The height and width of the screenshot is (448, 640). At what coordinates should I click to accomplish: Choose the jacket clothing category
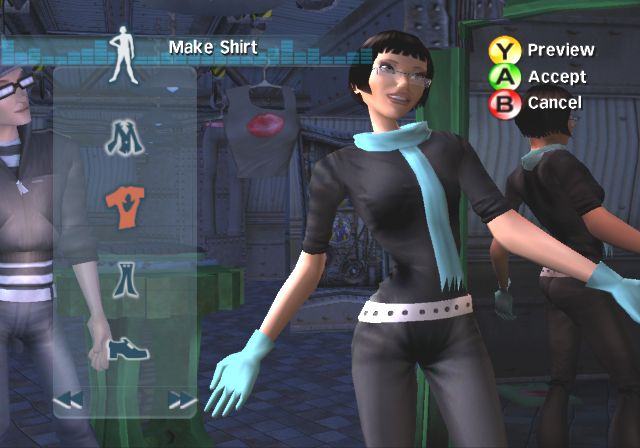pos(126,137)
